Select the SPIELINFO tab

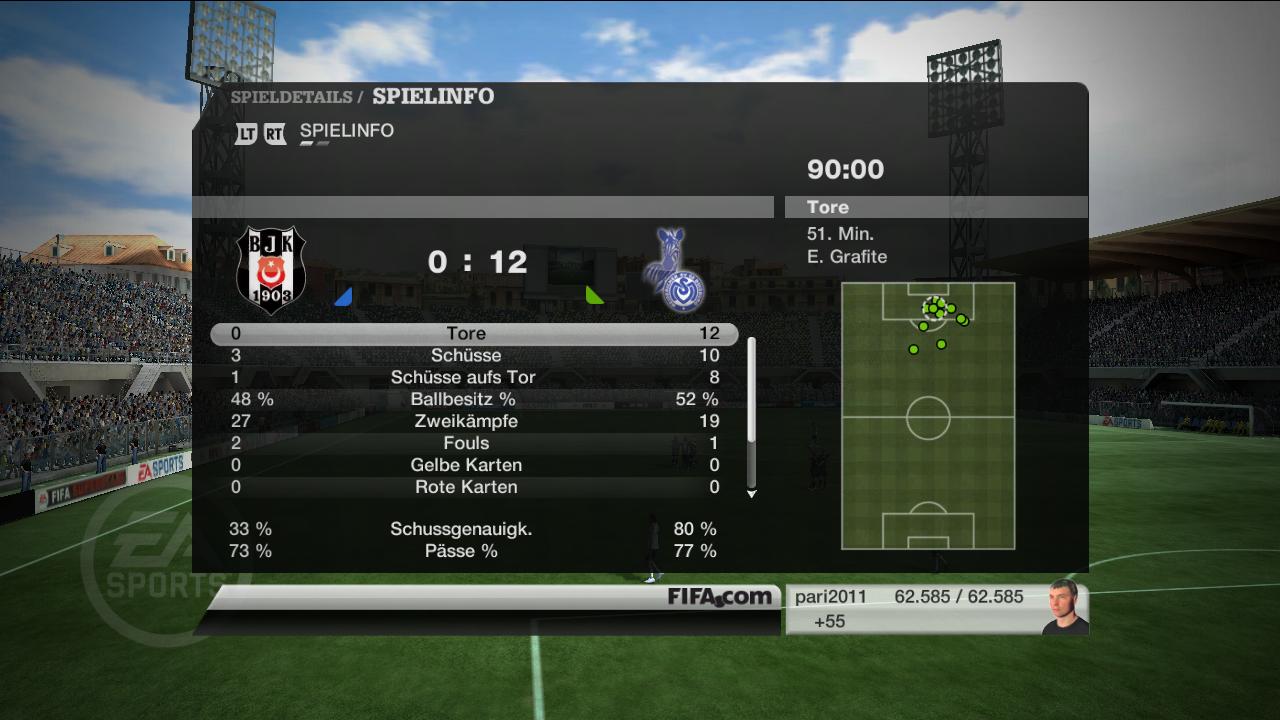(x=346, y=131)
